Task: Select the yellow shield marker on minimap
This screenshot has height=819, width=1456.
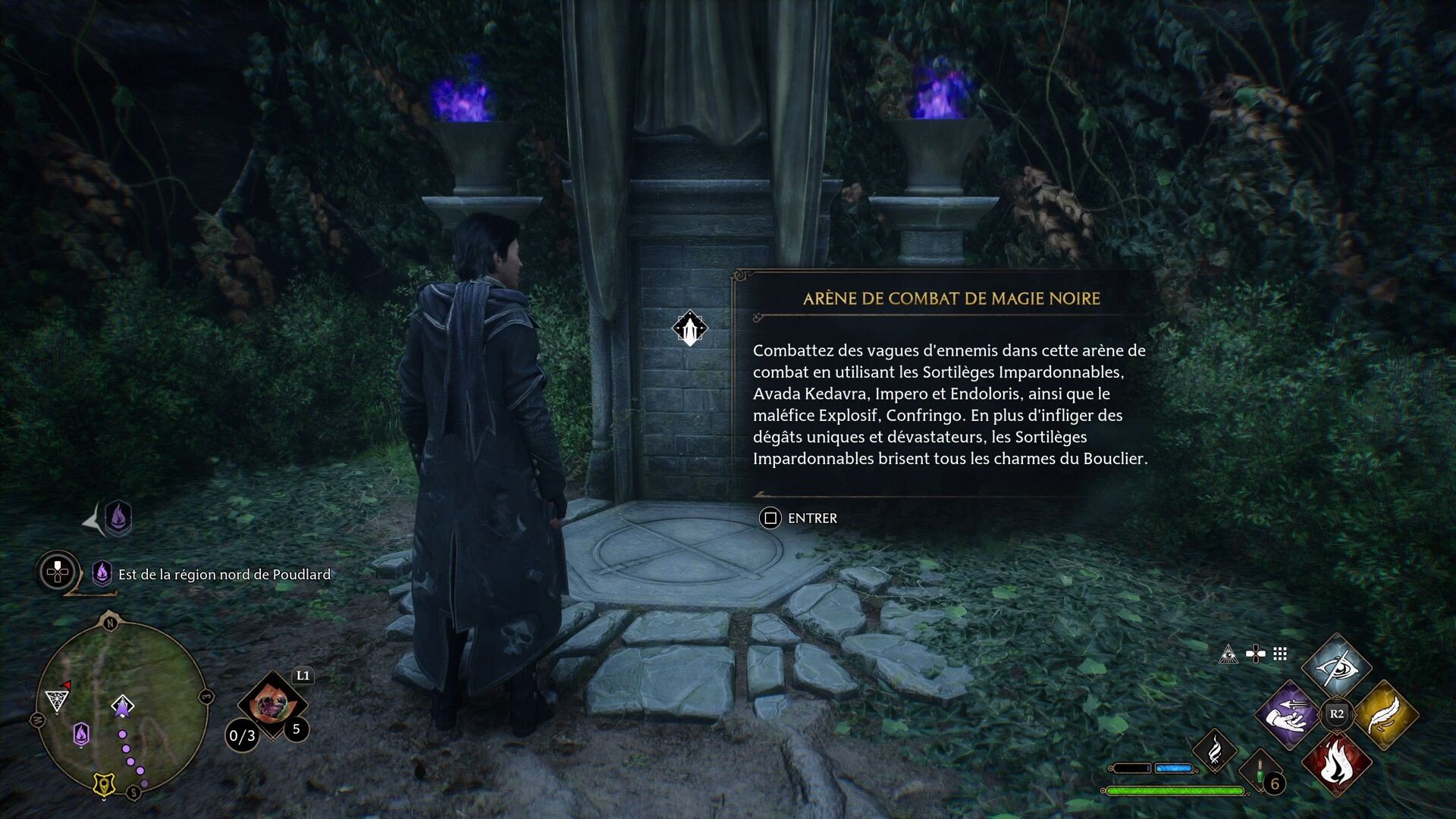Action: click(x=103, y=784)
